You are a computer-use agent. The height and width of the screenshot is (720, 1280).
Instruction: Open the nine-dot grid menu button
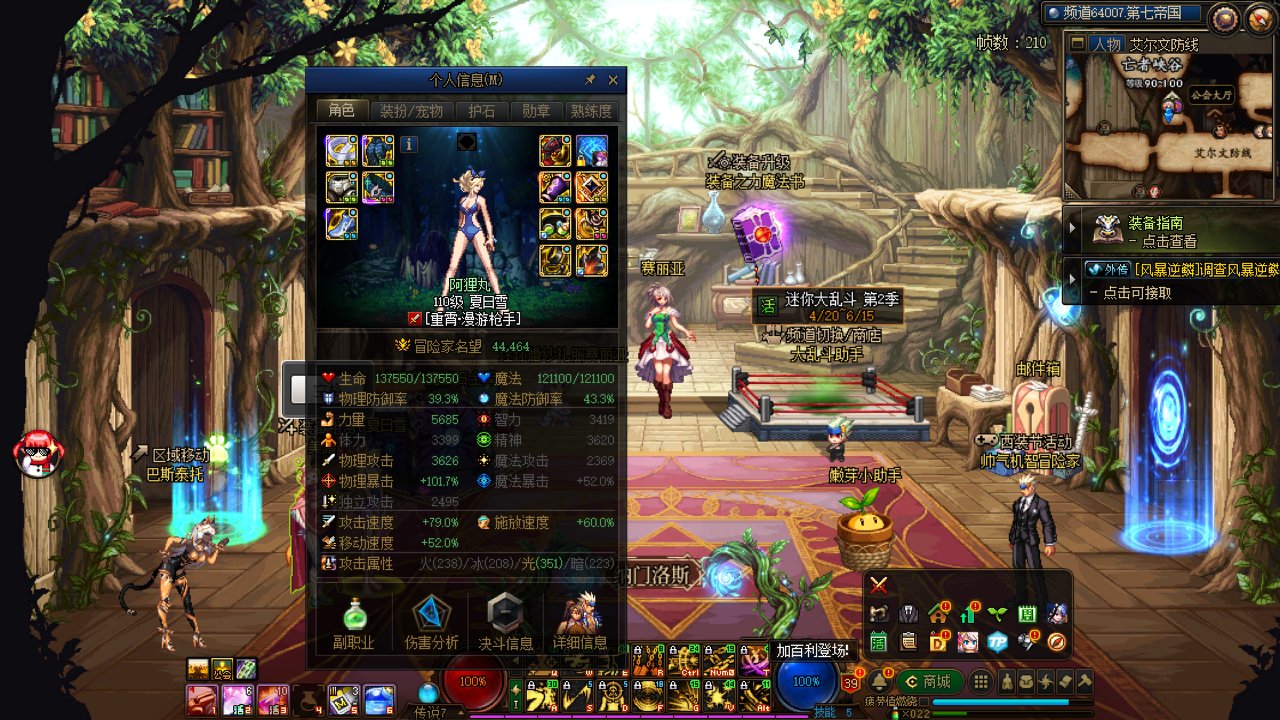(x=981, y=681)
